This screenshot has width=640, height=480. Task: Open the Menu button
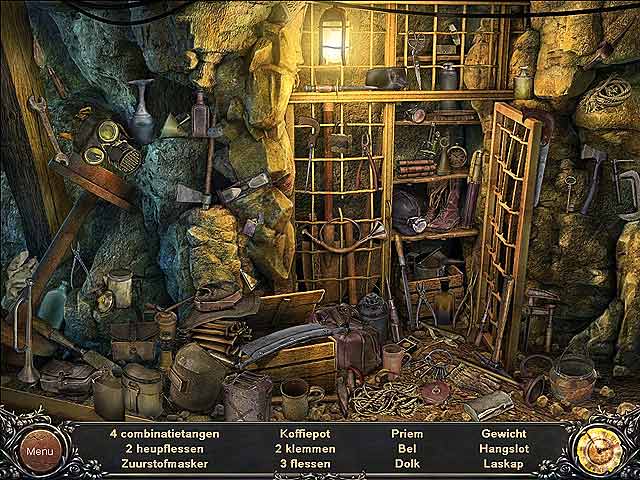(40, 450)
